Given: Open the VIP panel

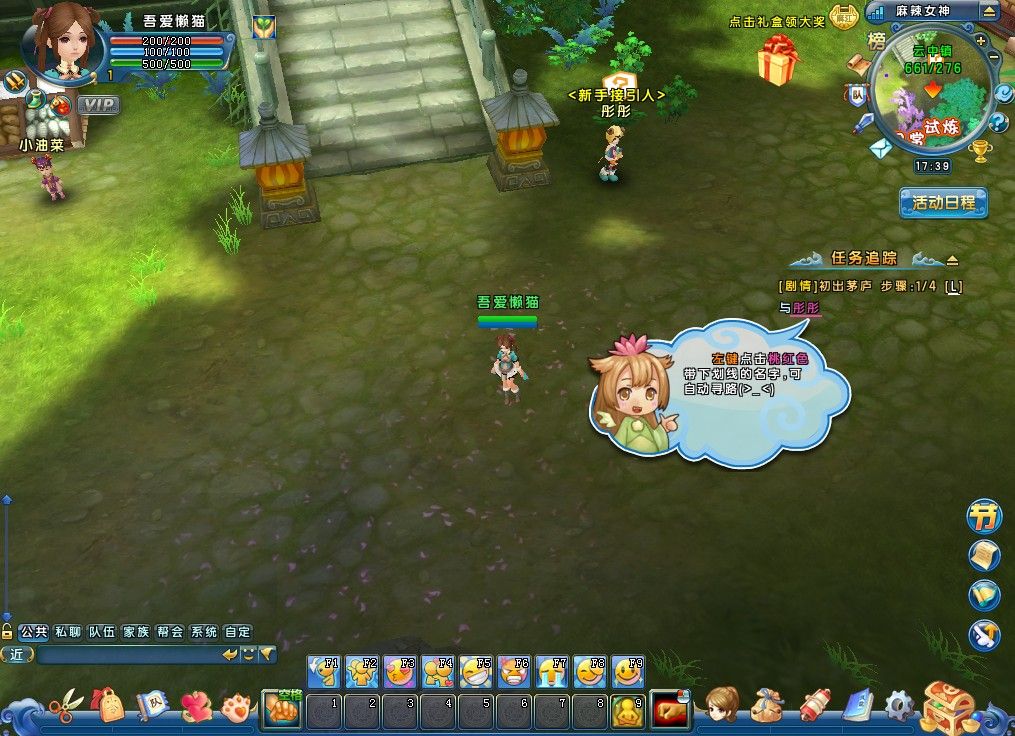Looking at the screenshot, I should point(98,104).
